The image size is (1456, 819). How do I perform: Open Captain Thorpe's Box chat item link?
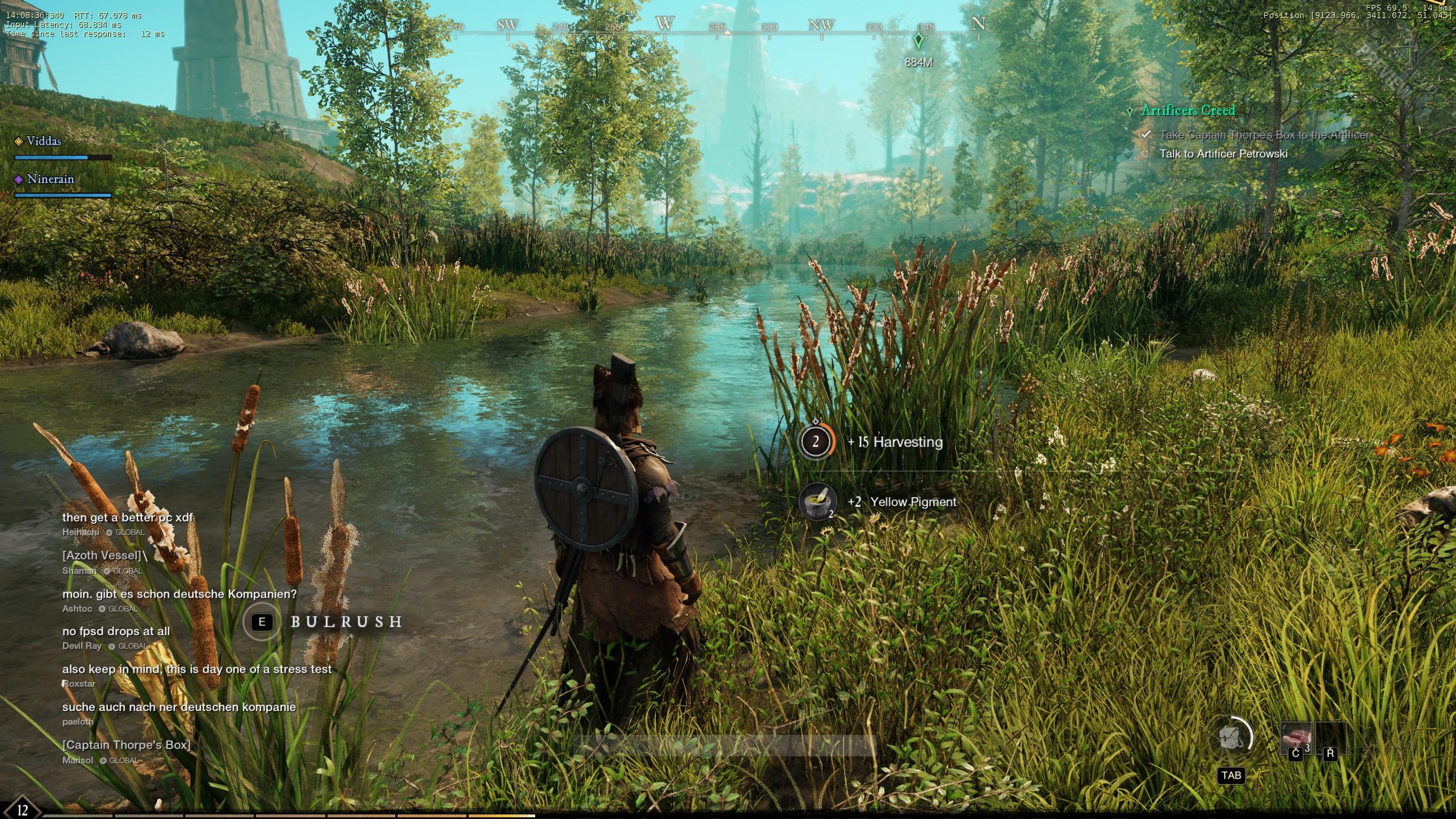(x=126, y=745)
